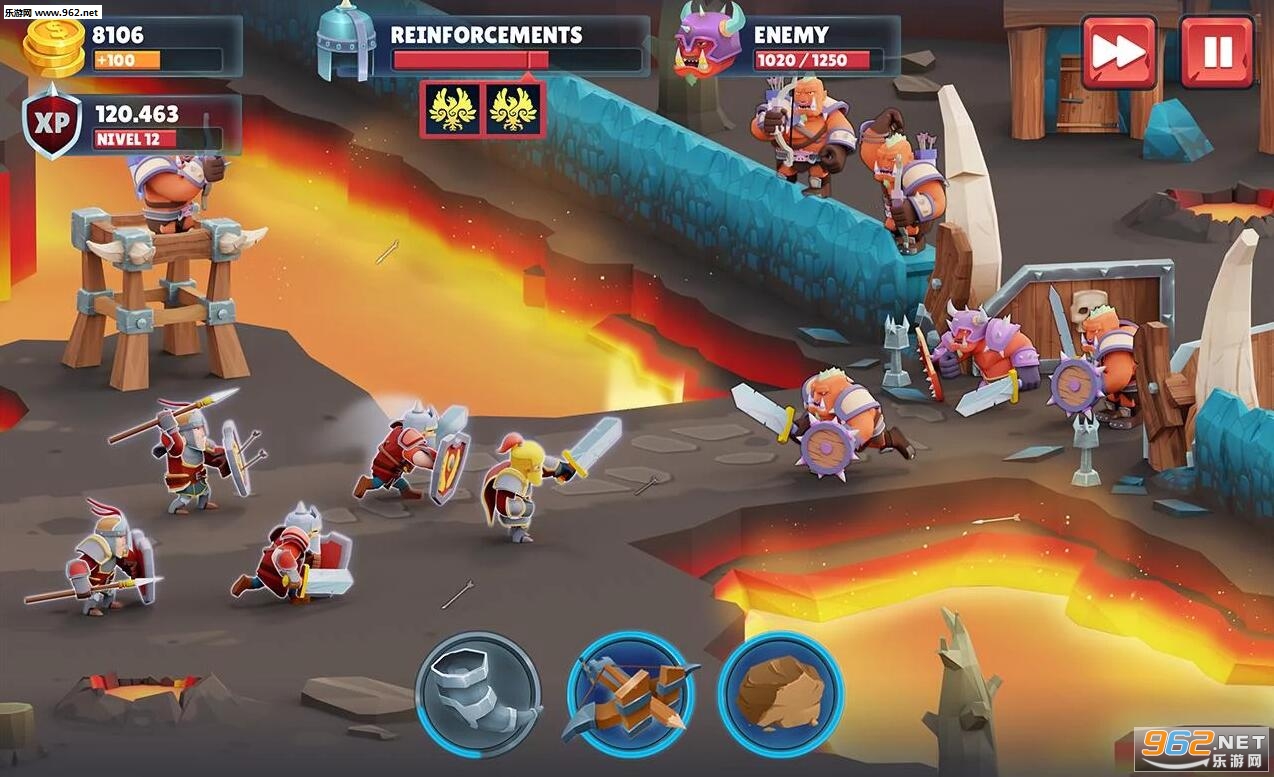1274x777 pixels.
Task: Select the left golden eagle reinforcement badge
Action: coord(451,109)
